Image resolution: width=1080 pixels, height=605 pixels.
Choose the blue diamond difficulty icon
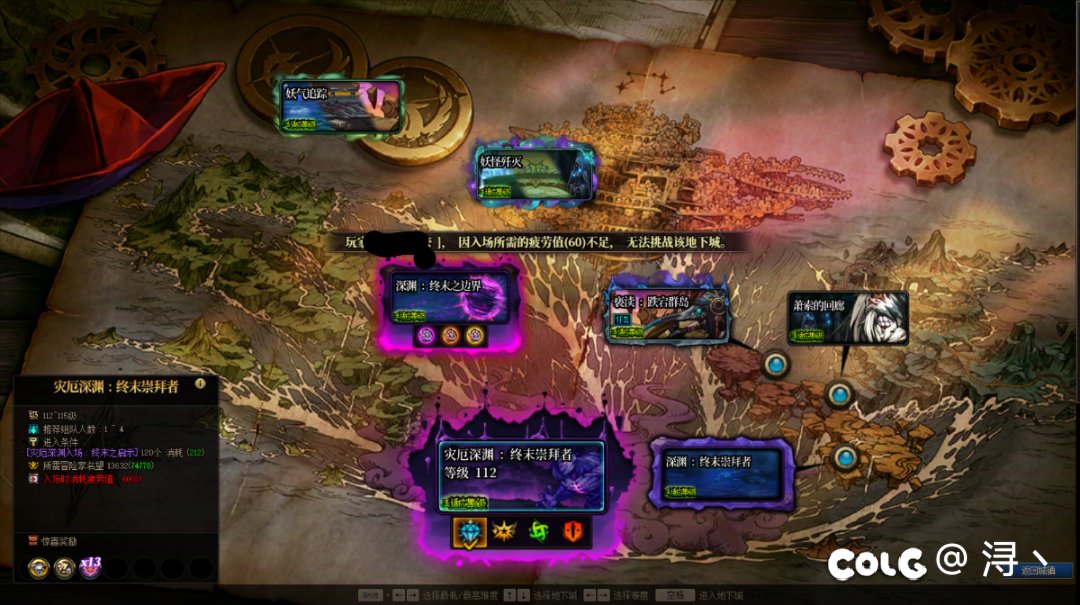[x=468, y=531]
